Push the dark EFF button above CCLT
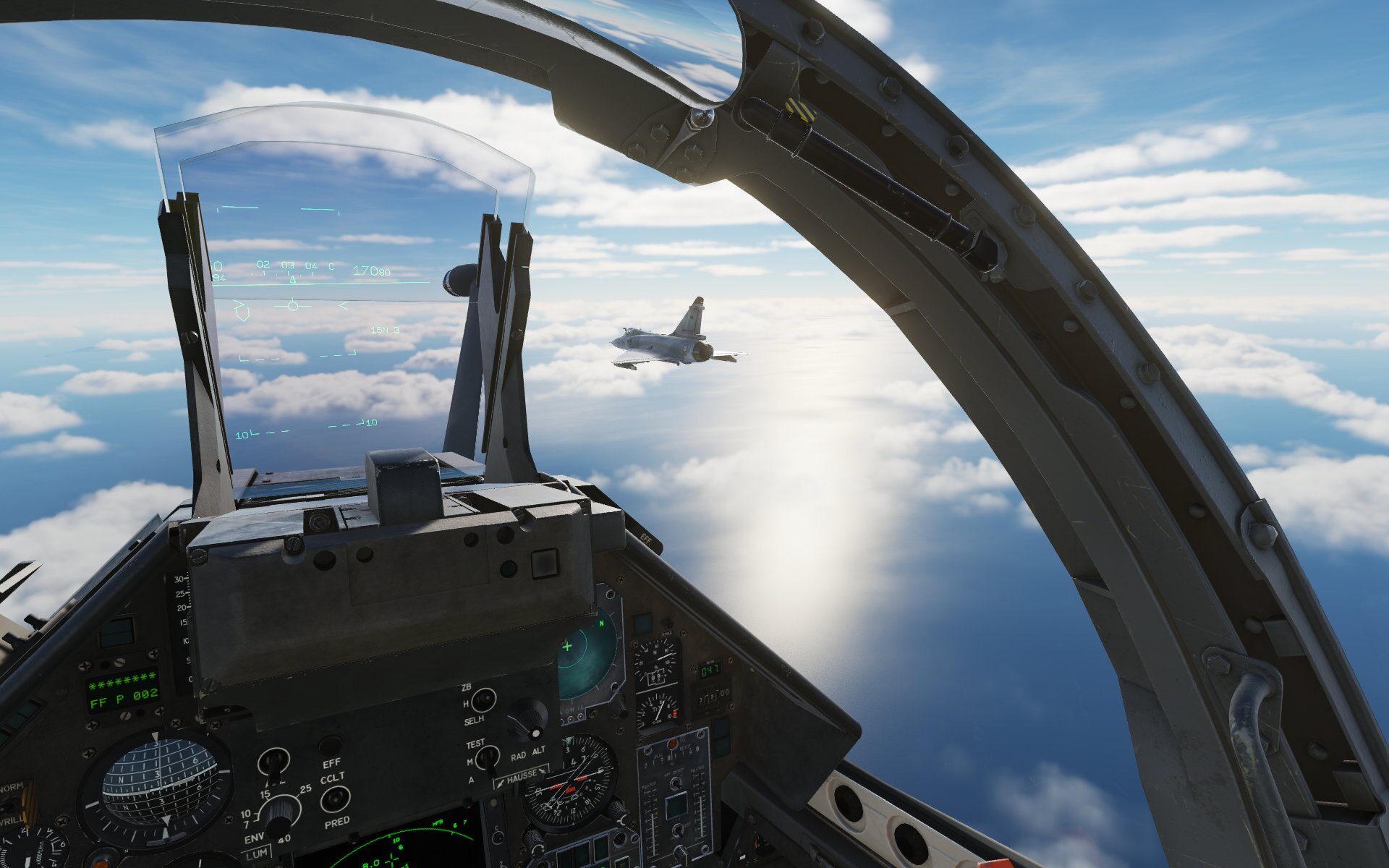The image size is (1389, 868). tap(331, 745)
